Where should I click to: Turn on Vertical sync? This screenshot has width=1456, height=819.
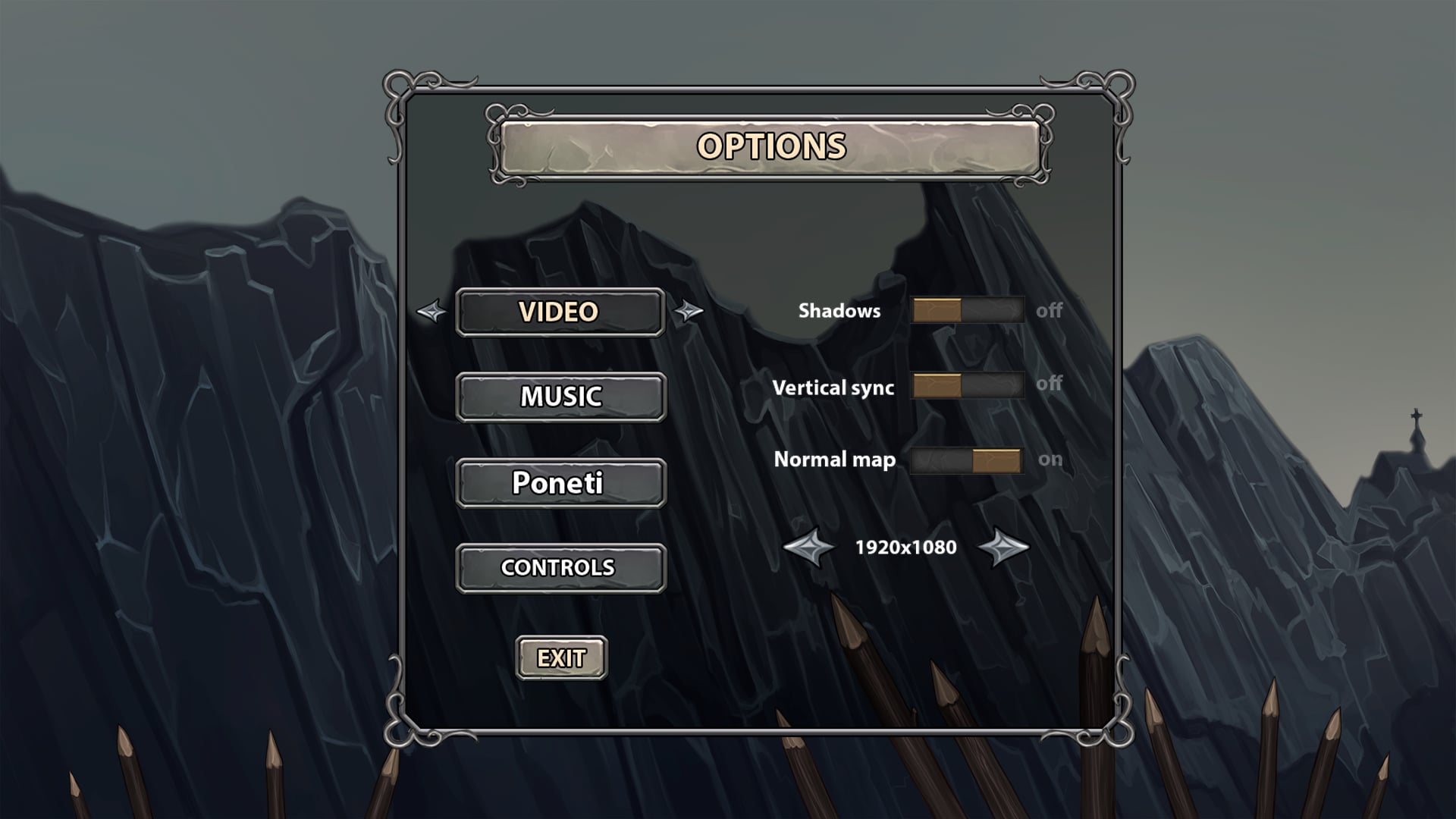pyautogui.click(x=967, y=387)
